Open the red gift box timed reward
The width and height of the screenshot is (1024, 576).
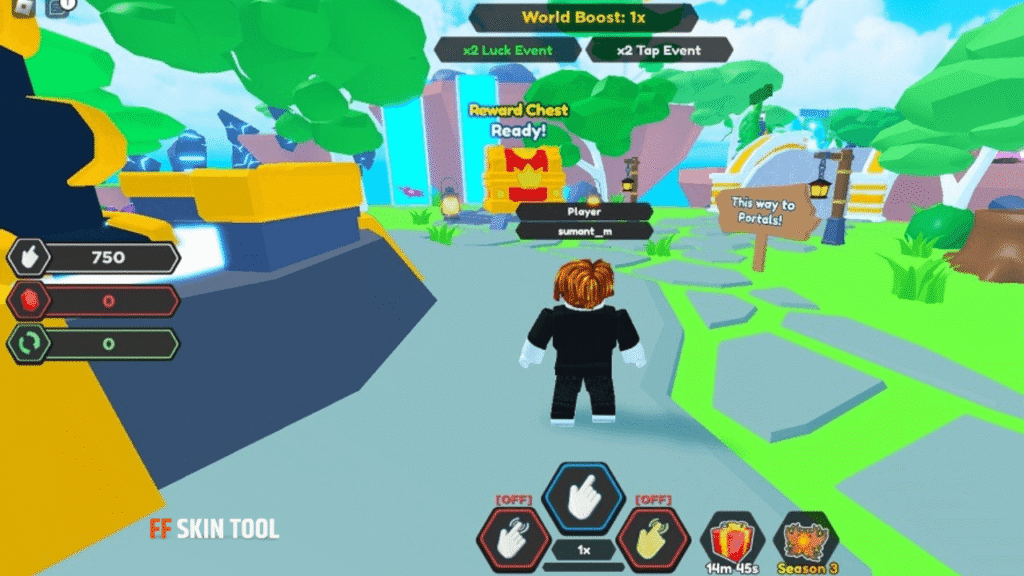[x=732, y=541]
